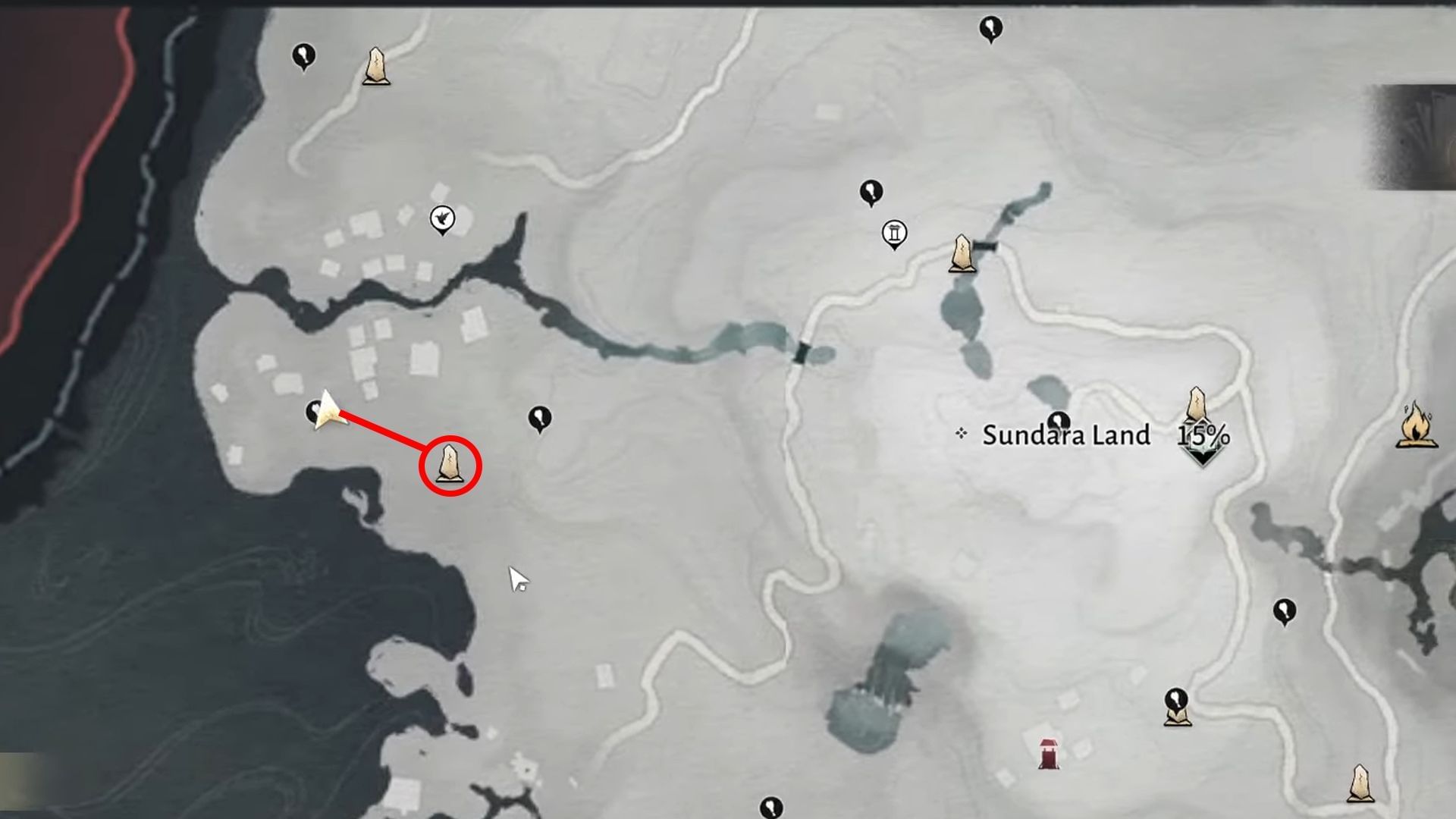Select the golden bird pin above the village
This screenshot has height=819, width=1456.
pyautogui.click(x=442, y=218)
